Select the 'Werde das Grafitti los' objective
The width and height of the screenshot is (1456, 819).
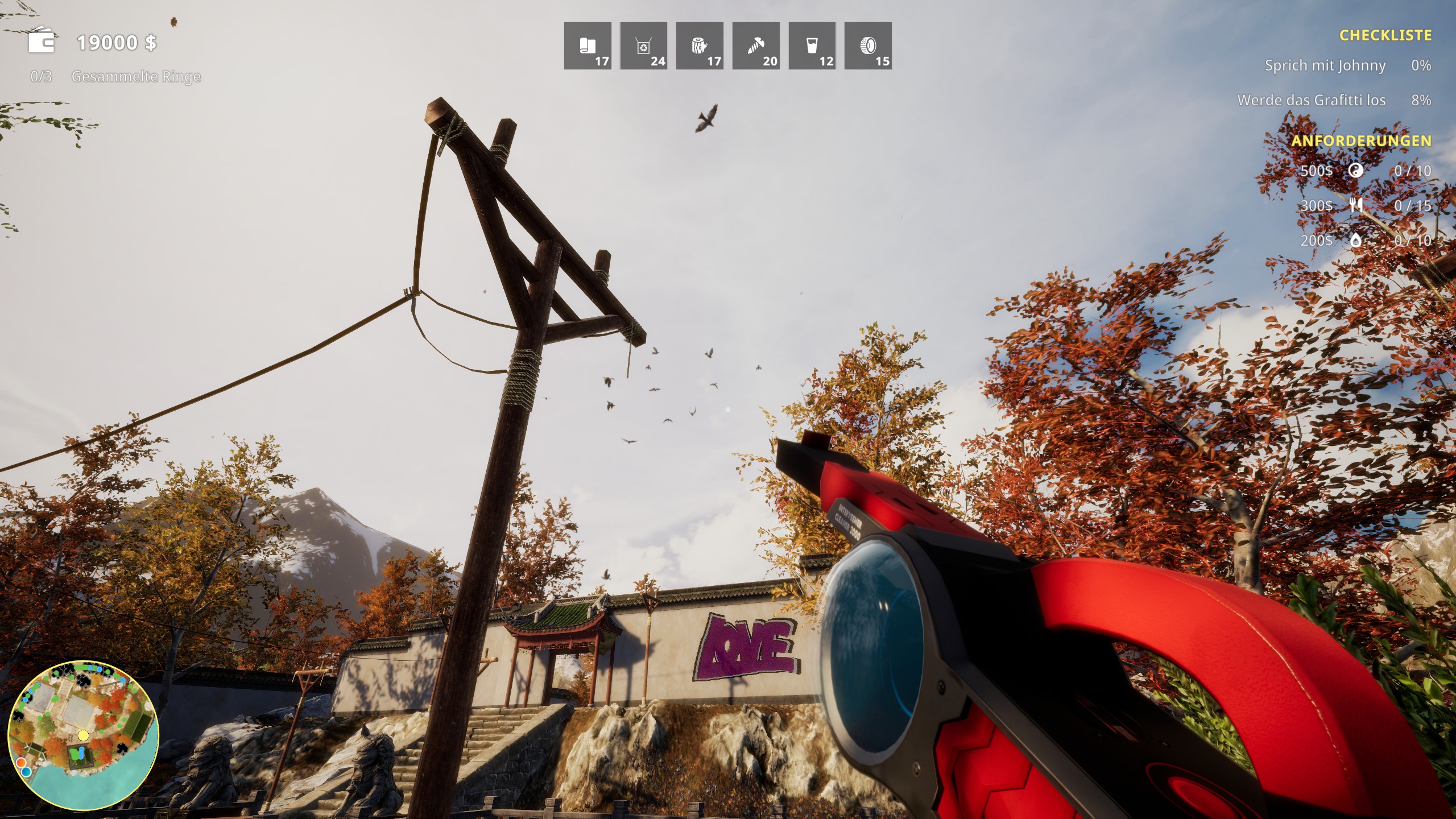tap(1311, 101)
